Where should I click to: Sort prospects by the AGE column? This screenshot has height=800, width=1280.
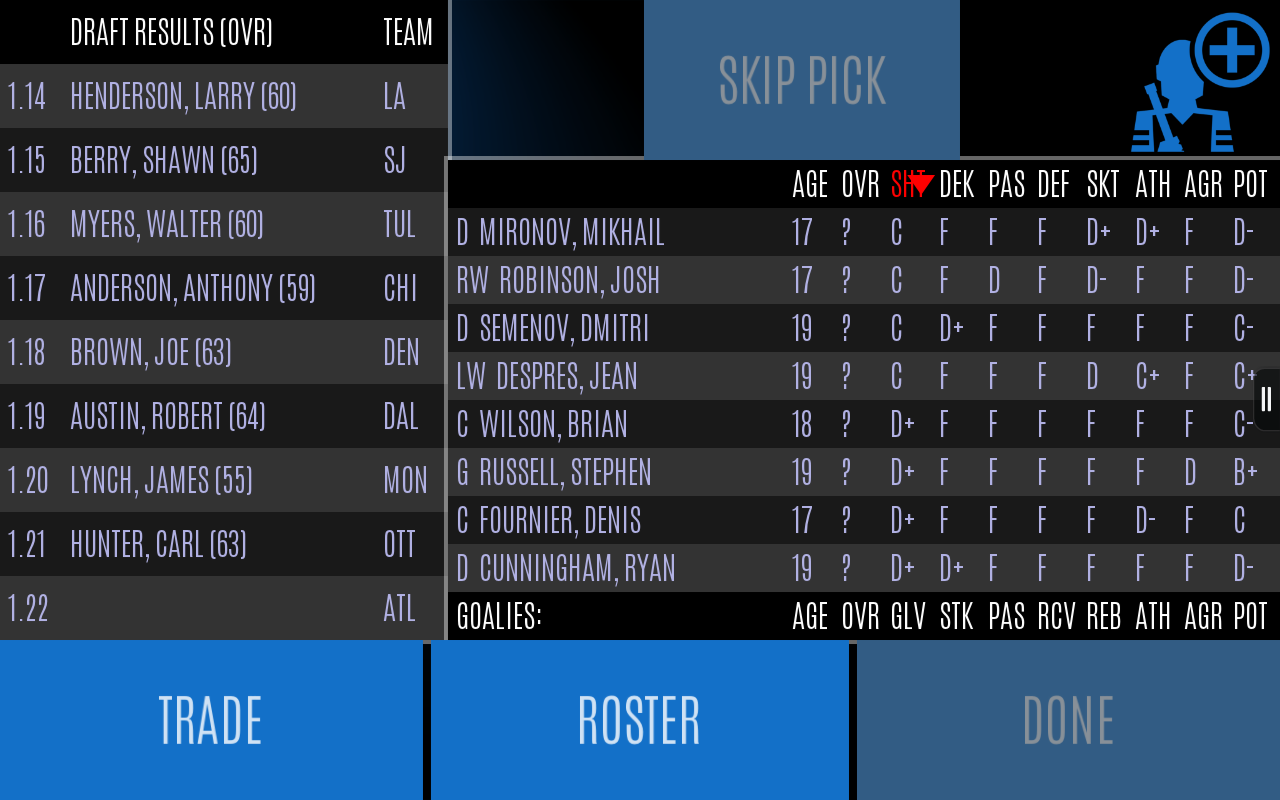pyautogui.click(x=810, y=184)
